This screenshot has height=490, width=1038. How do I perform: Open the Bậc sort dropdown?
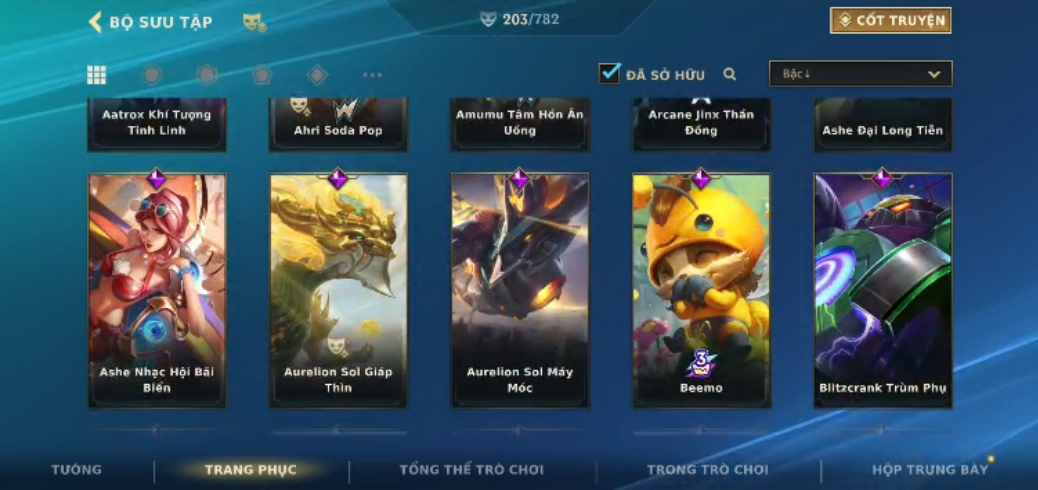click(x=860, y=74)
